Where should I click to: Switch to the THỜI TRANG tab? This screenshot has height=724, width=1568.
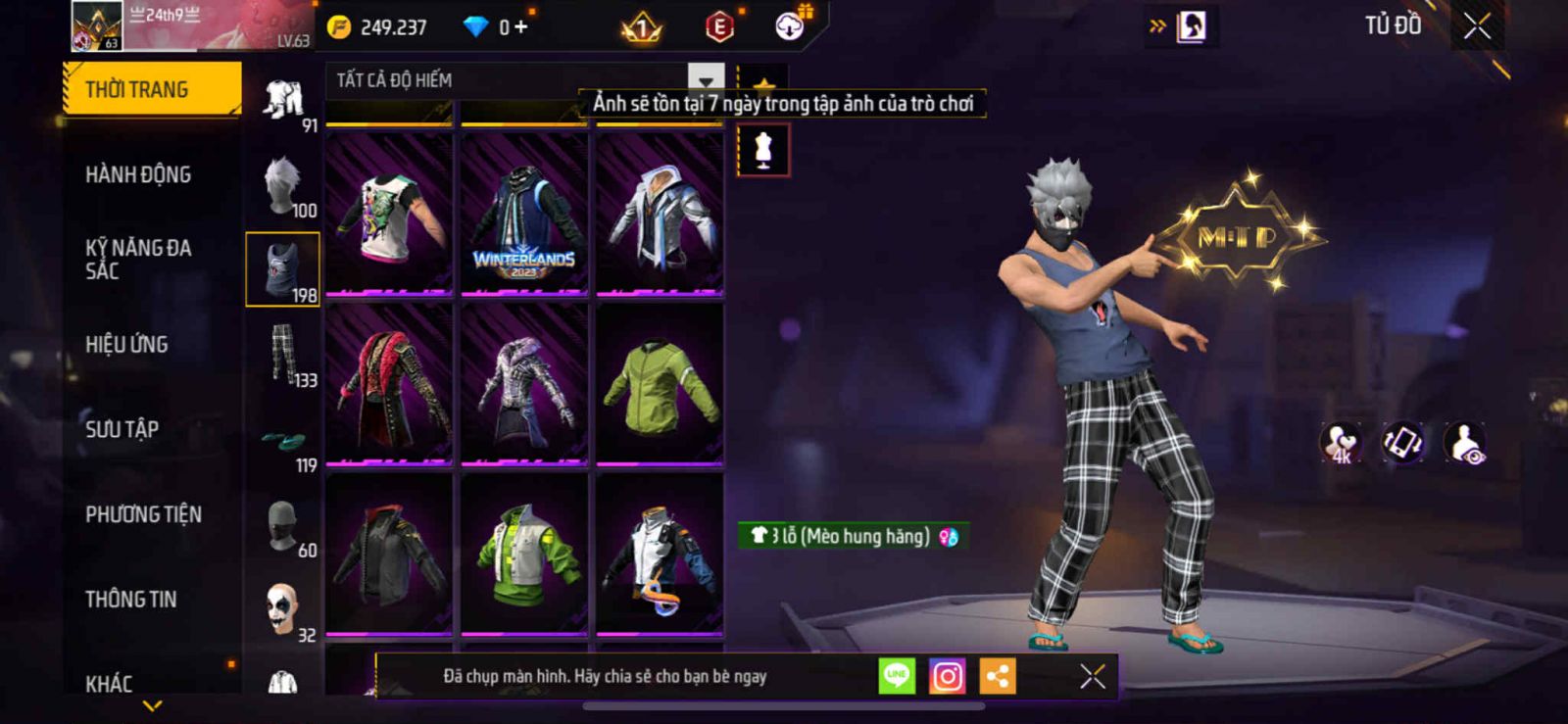coord(152,90)
